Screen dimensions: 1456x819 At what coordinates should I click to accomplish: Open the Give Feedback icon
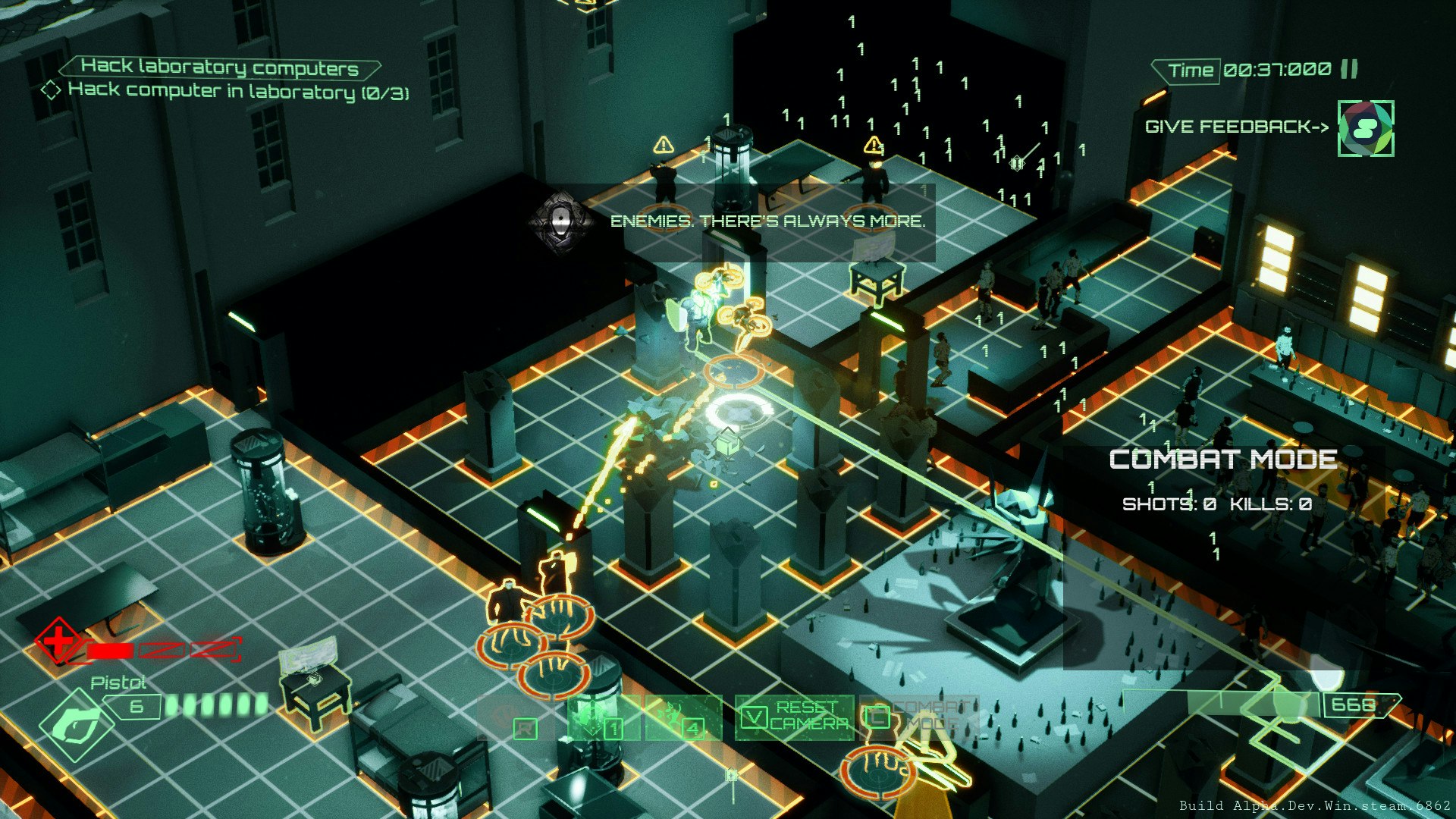(1365, 129)
